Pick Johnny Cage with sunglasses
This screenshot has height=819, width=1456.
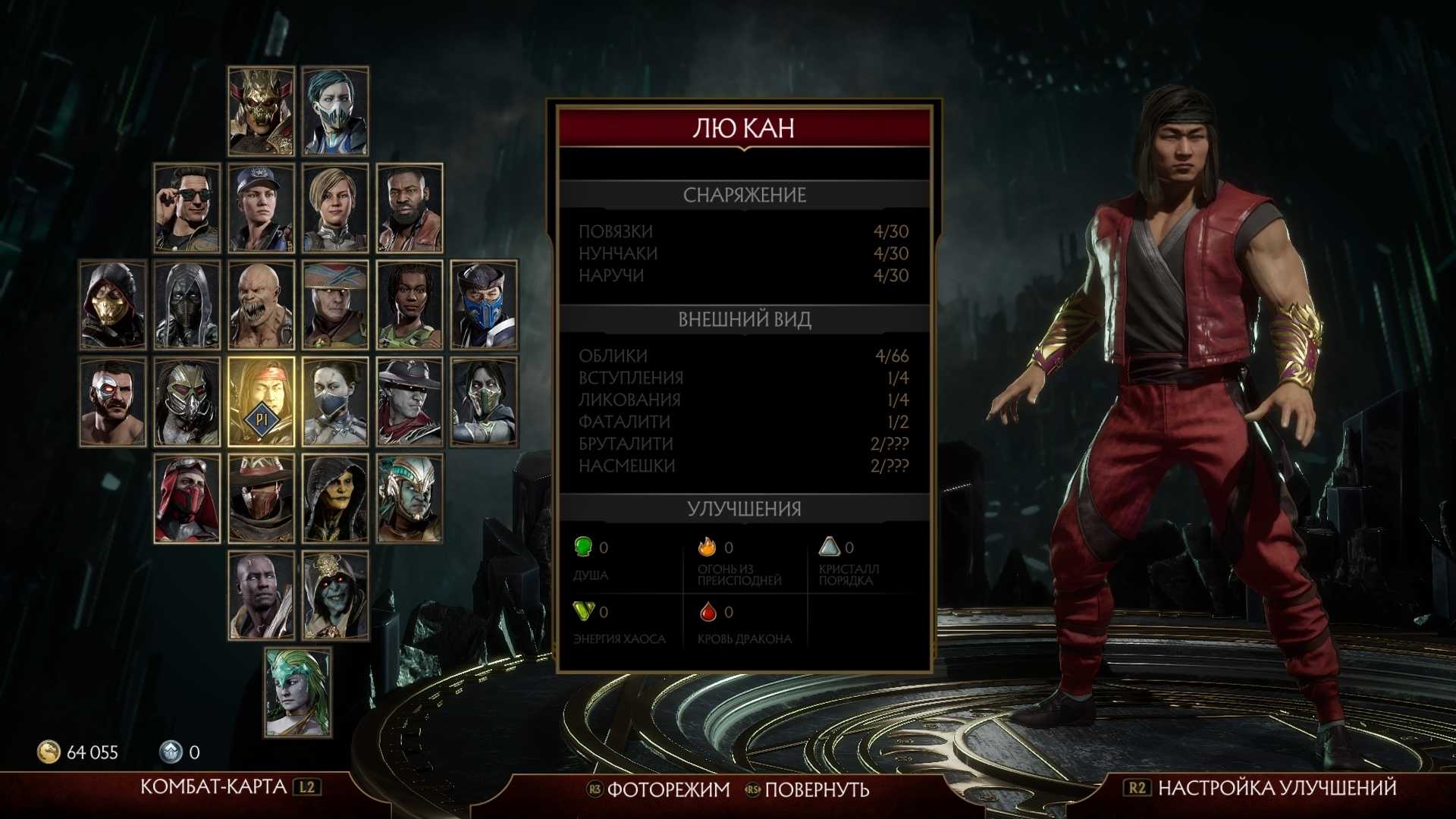tap(187, 208)
